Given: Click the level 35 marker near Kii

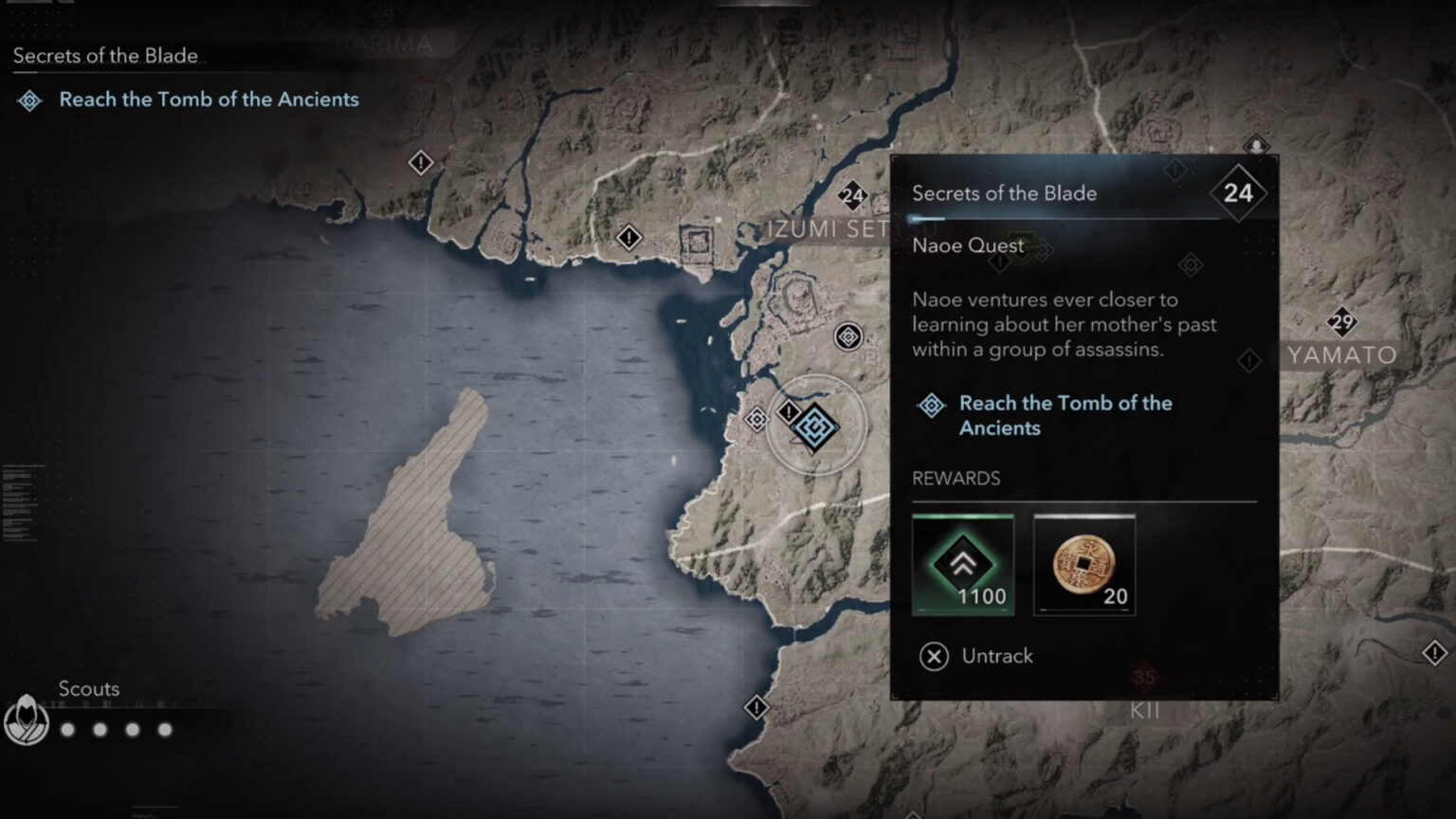Looking at the screenshot, I should 1143,677.
